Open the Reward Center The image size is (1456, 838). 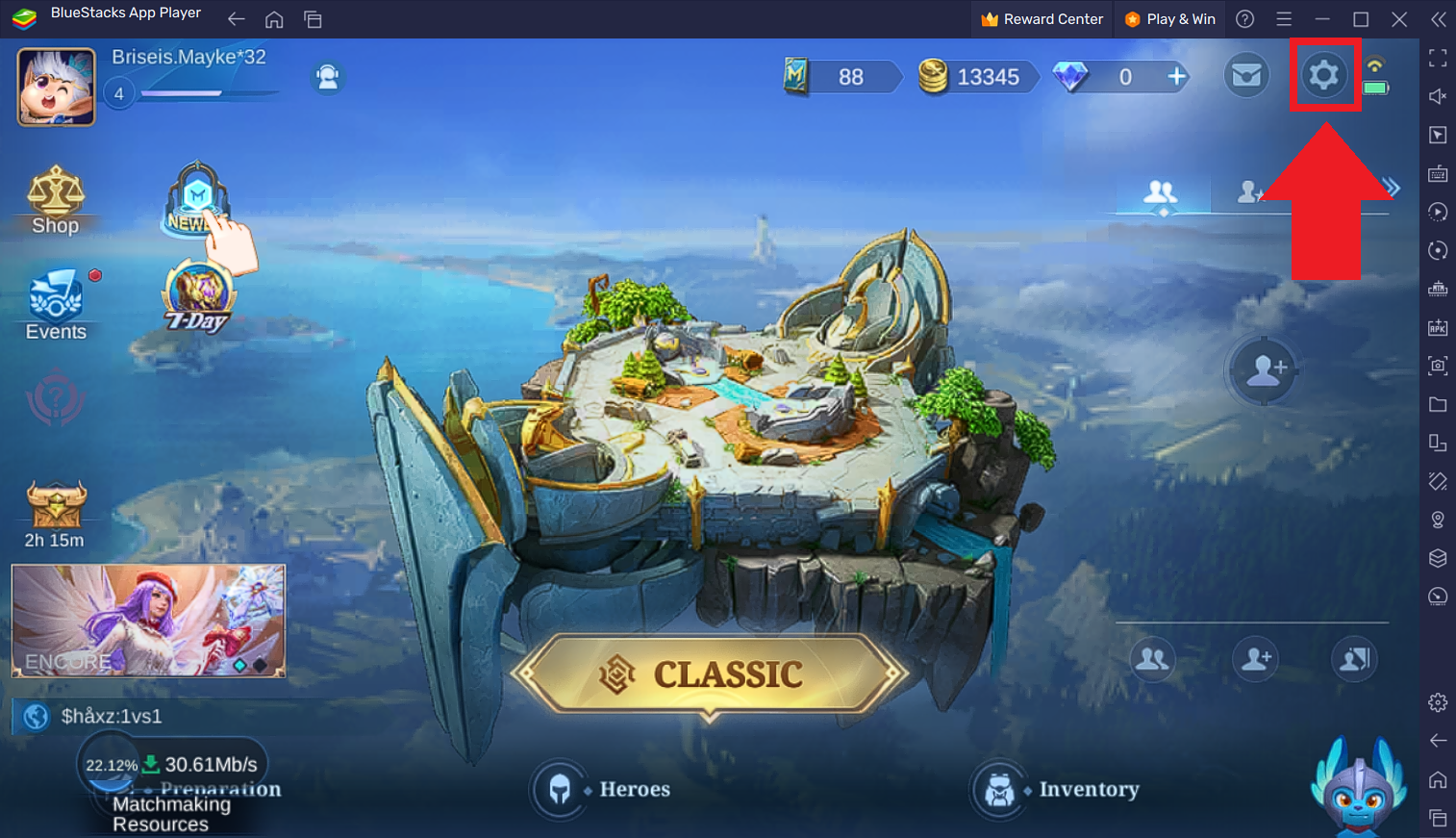(1042, 18)
